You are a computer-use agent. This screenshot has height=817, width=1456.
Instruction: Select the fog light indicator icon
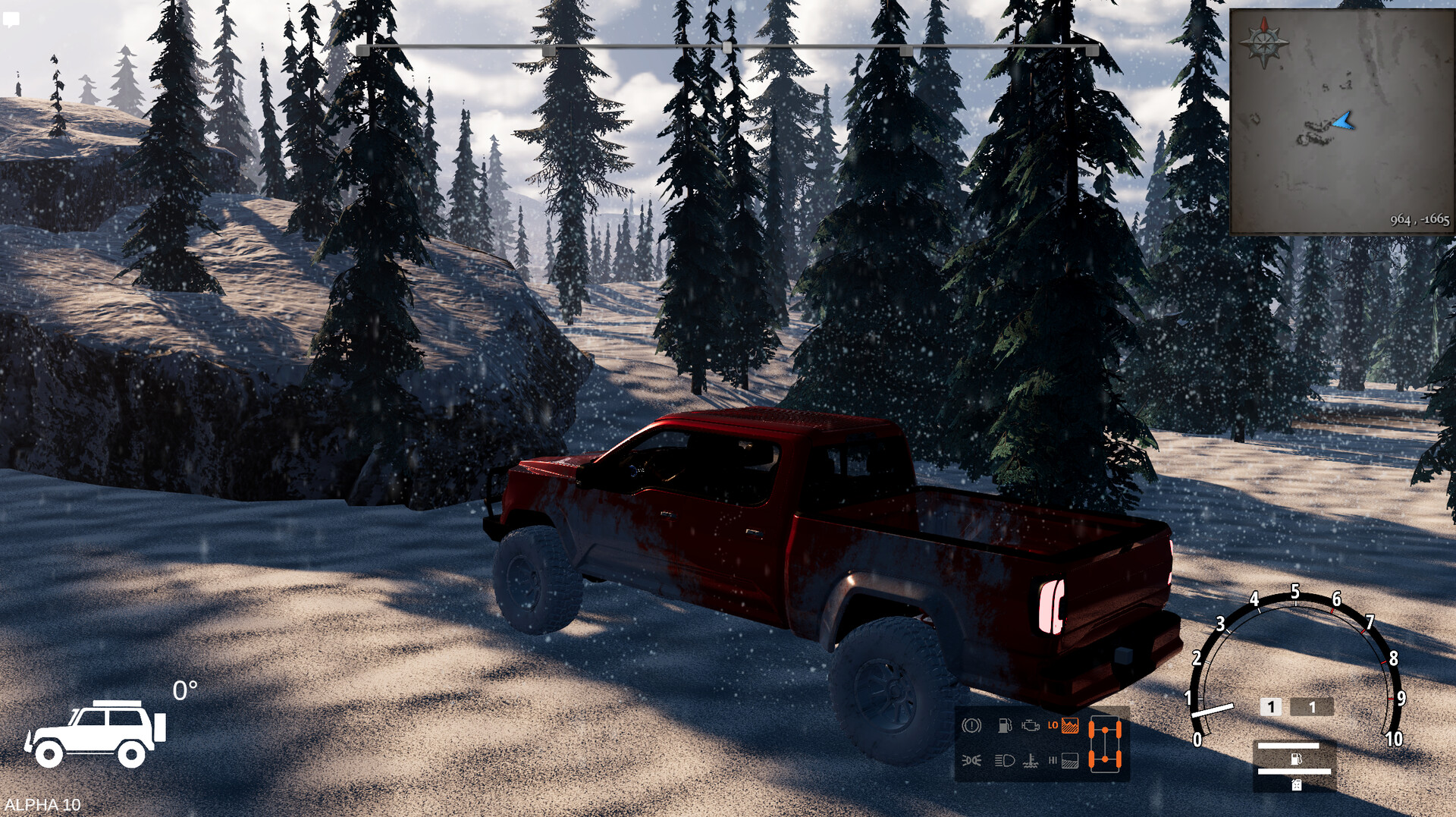(971, 761)
